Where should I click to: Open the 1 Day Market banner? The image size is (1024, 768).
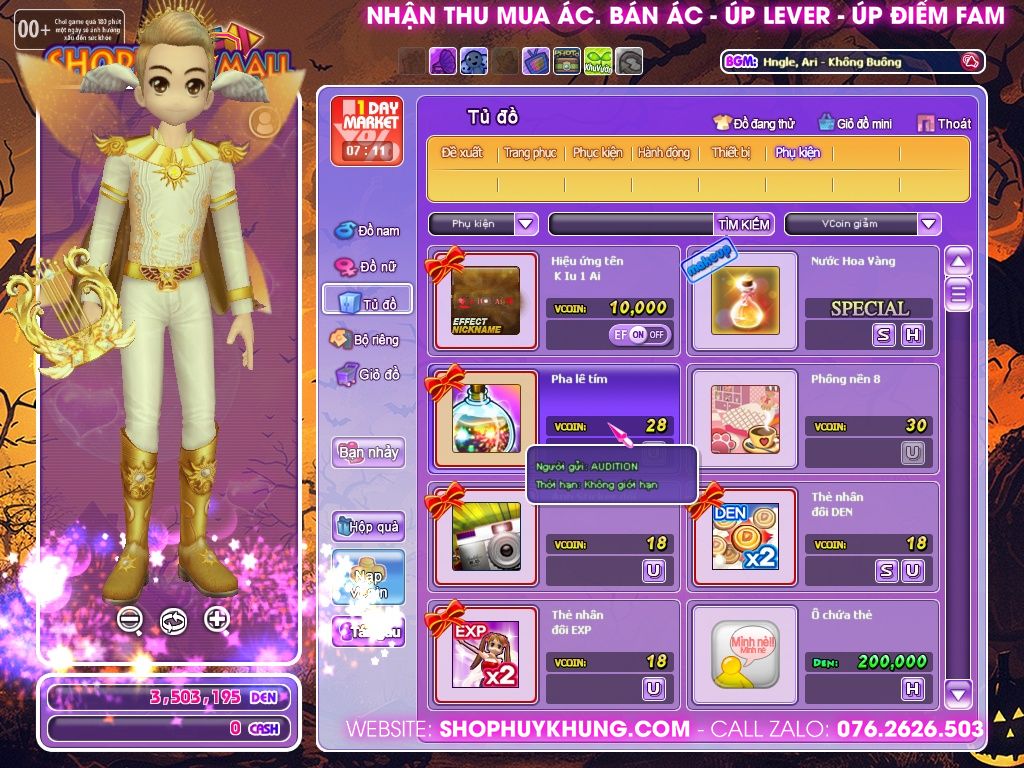point(367,131)
